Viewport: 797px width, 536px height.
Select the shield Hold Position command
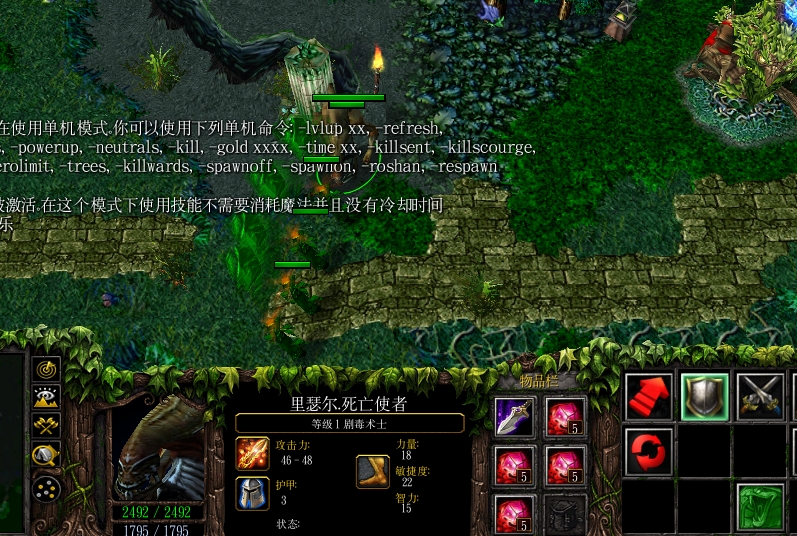[704, 397]
